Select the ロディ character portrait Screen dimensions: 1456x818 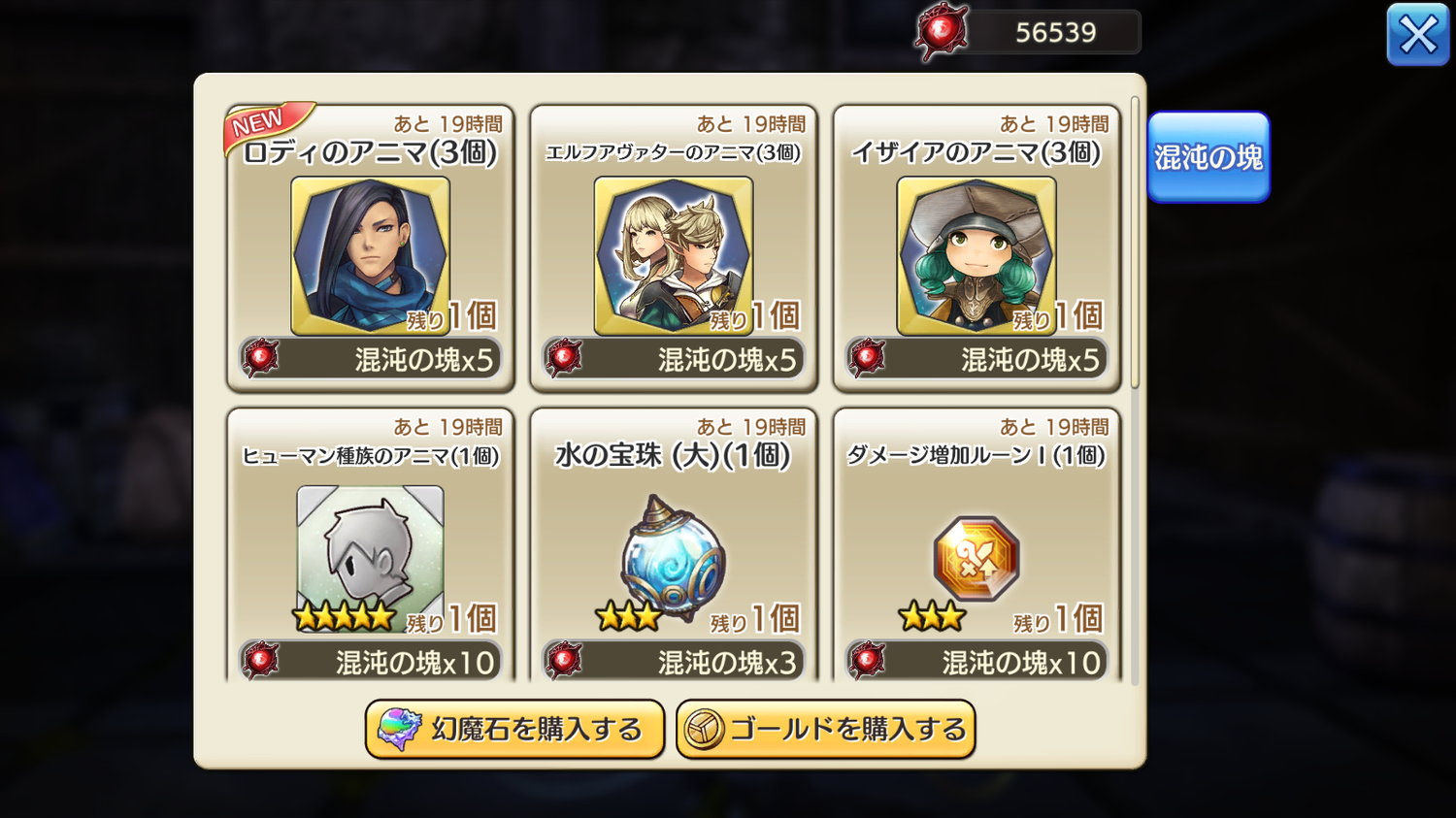(x=370, y=255)
